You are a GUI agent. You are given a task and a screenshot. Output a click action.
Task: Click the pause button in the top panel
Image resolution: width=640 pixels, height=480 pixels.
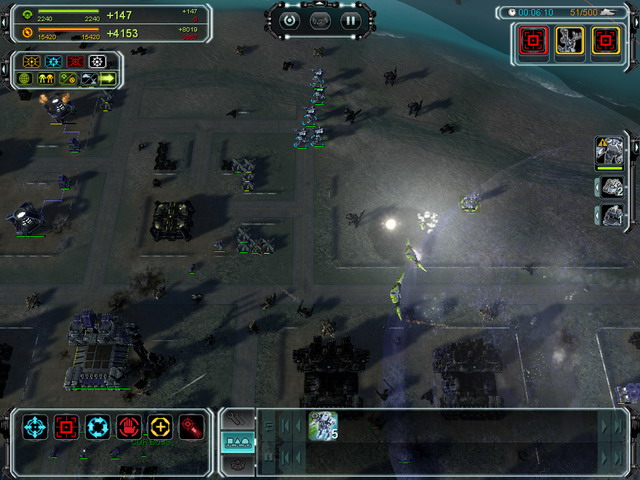point(350,19)
